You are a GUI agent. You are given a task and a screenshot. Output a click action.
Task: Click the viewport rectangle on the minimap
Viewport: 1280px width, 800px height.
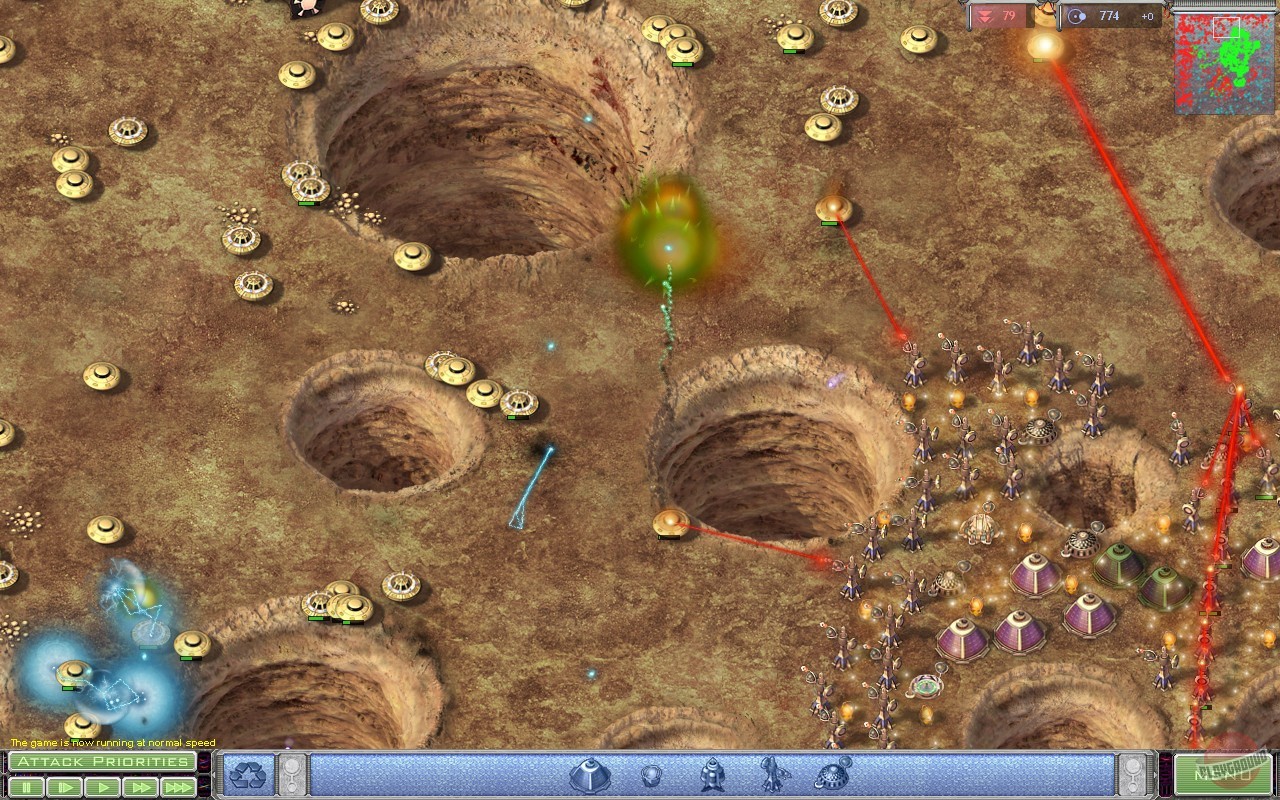pos(1227,26)
